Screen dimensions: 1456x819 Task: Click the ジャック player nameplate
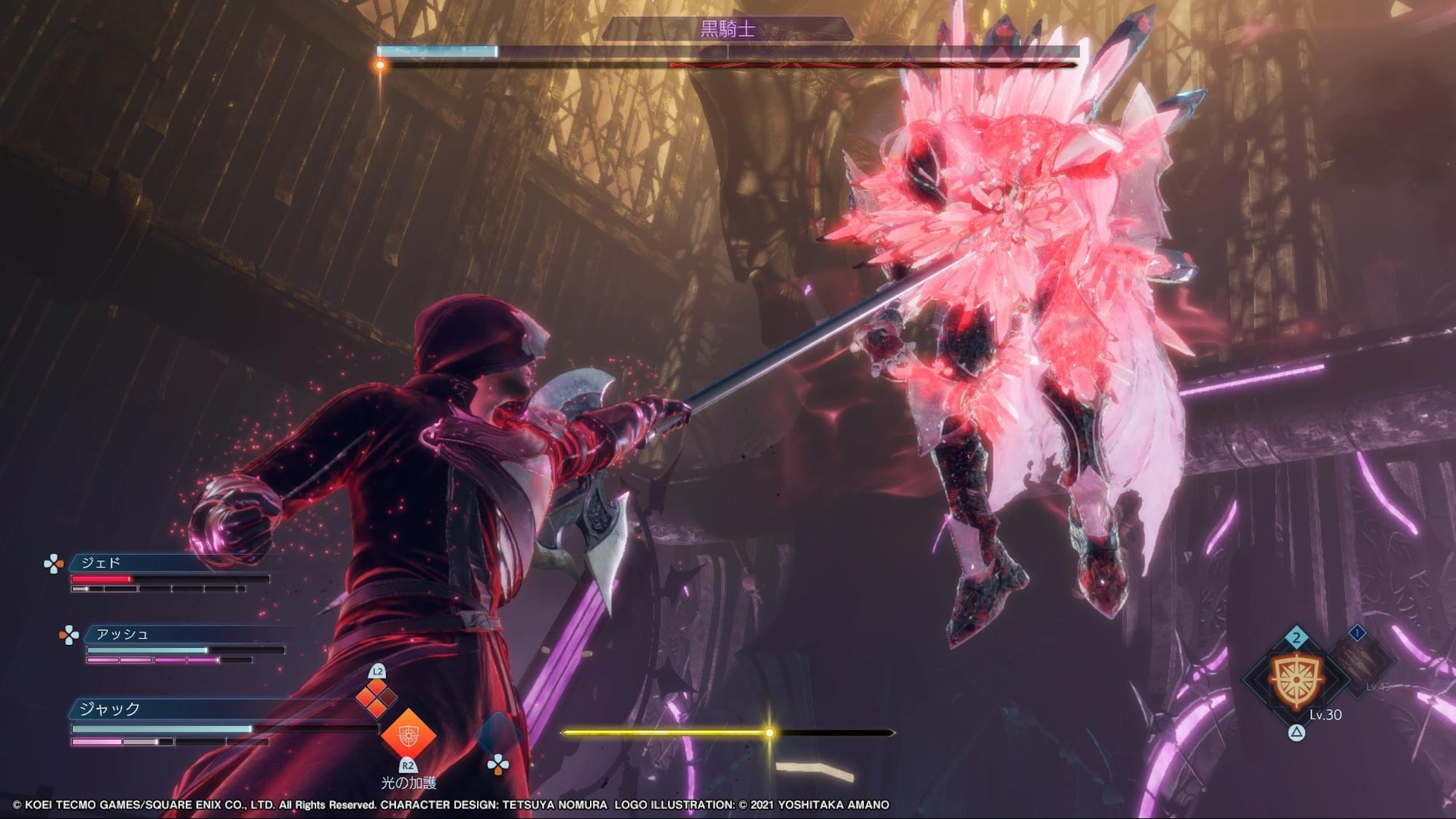click(x=109, y=708)
